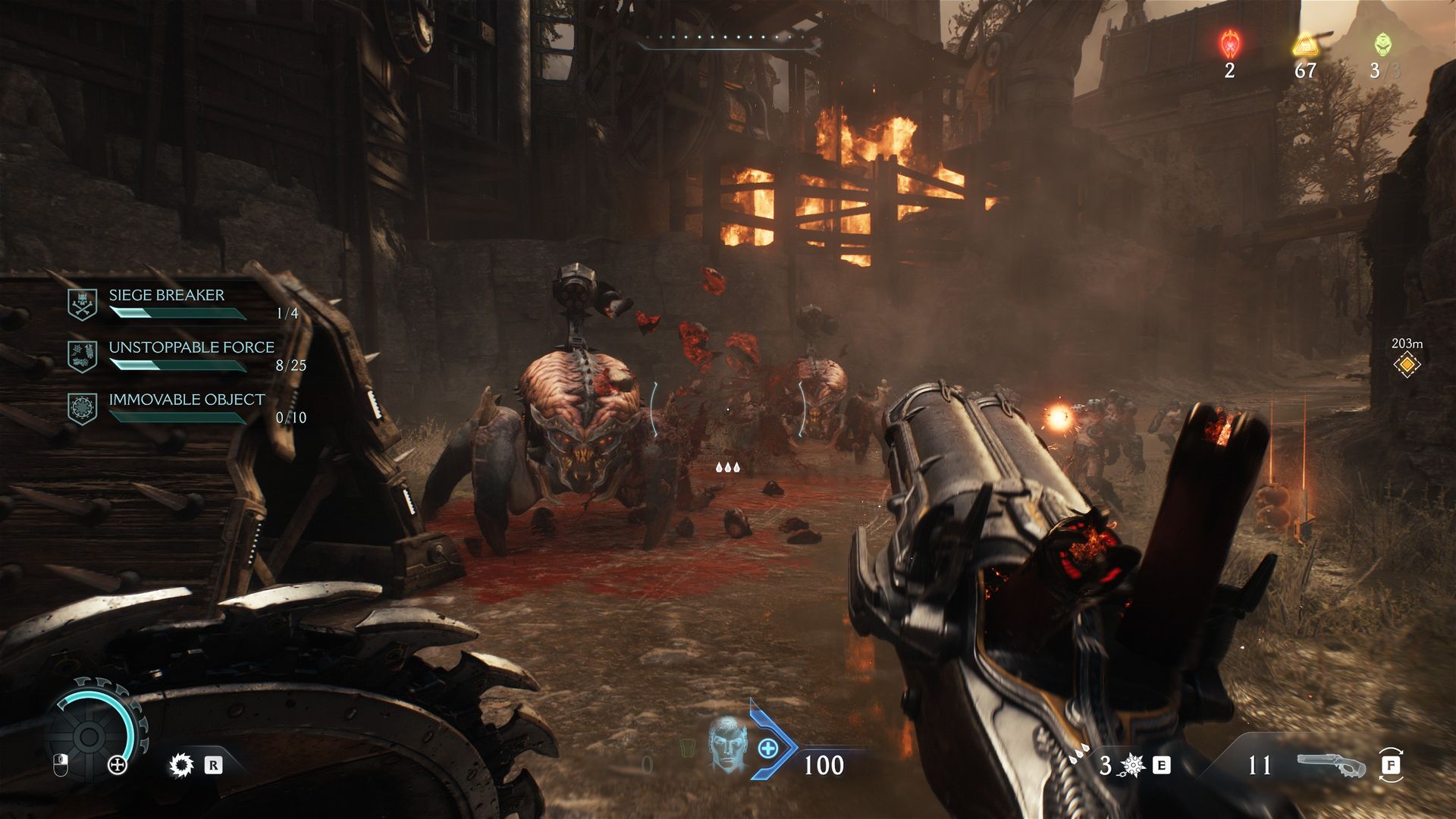Click the red demon icon
This screenshot has height=819, width=1456.
(1229, 45)
